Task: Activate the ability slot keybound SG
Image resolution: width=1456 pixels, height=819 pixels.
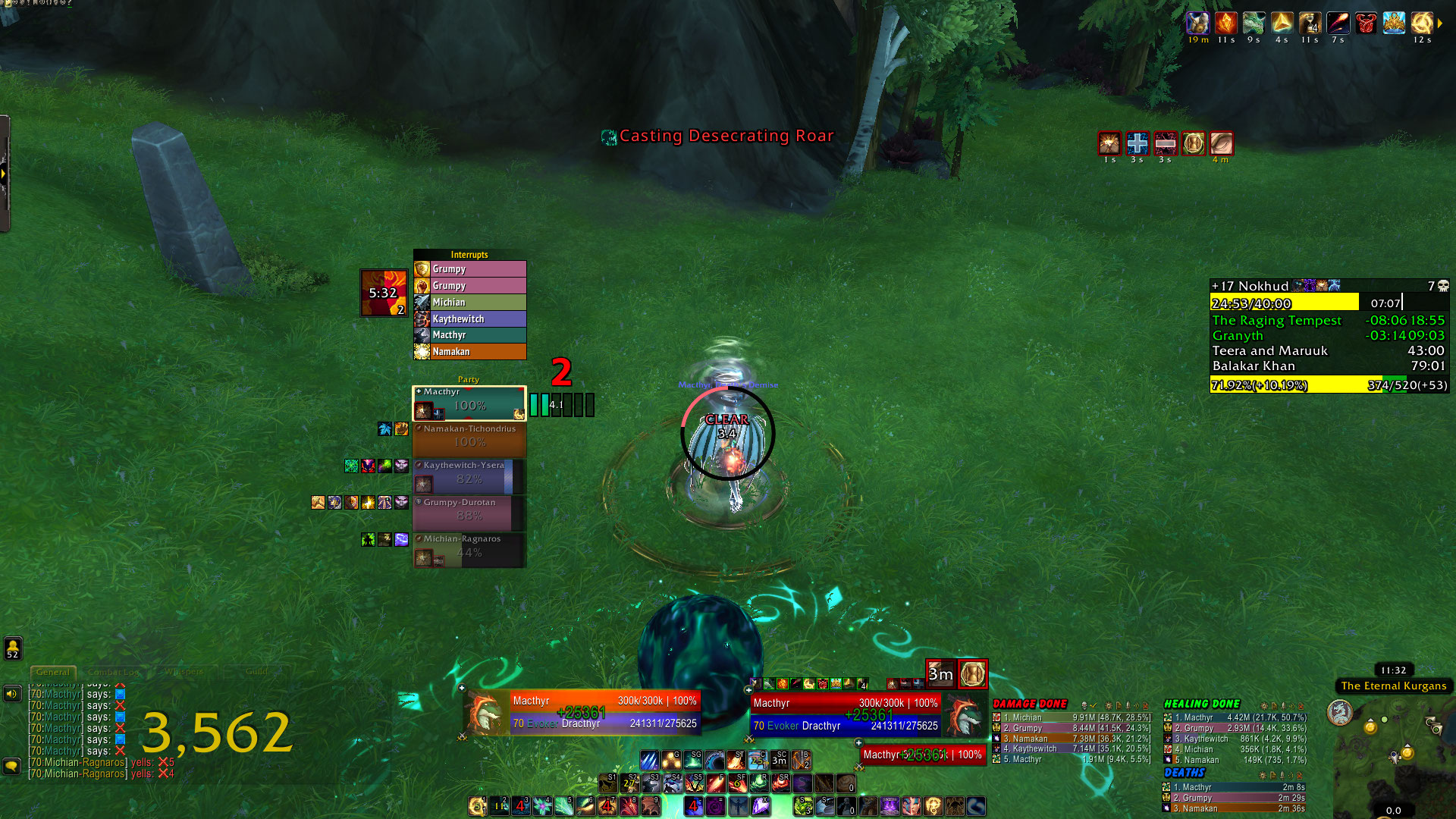Action: (x=692, y=760)
